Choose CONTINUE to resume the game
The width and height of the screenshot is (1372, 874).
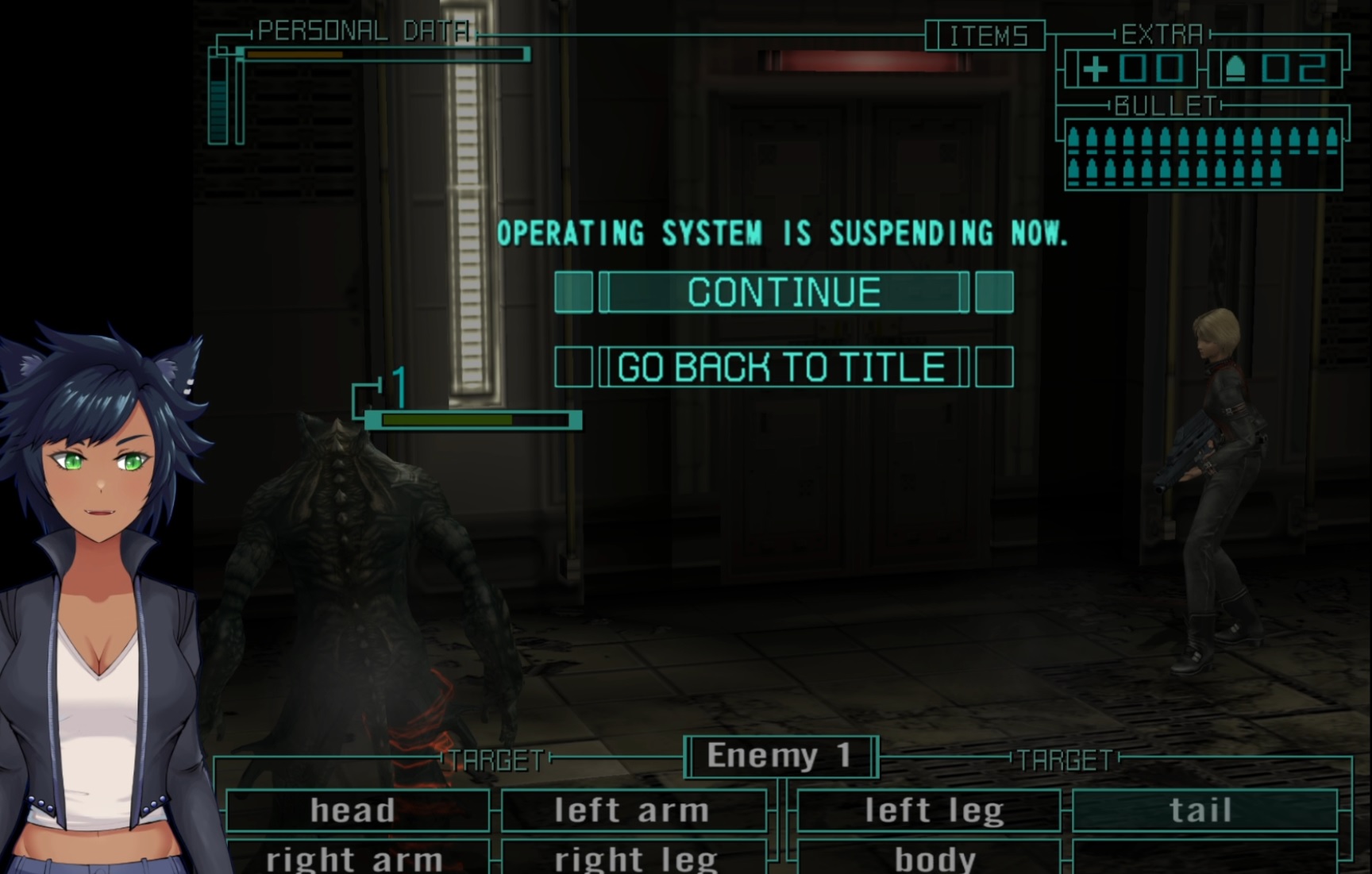tap(784, 292)
